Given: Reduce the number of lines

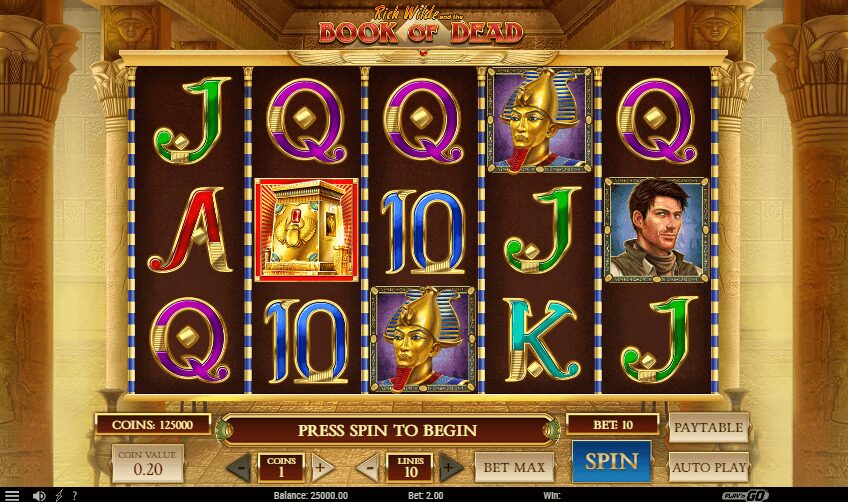Looking at the screenshot, I should click(368, 467).
